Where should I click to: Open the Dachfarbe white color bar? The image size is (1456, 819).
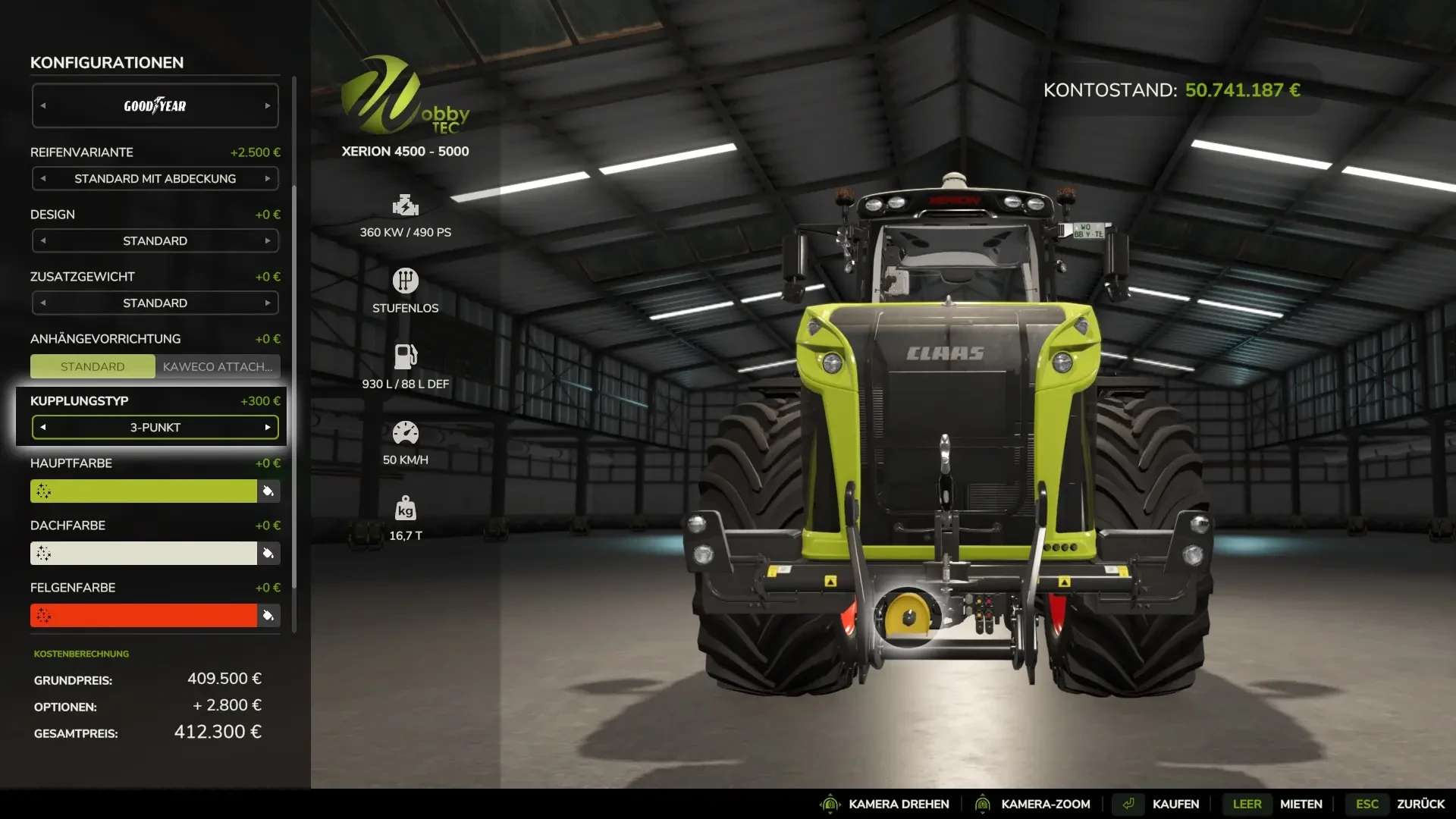click(144, 554)
